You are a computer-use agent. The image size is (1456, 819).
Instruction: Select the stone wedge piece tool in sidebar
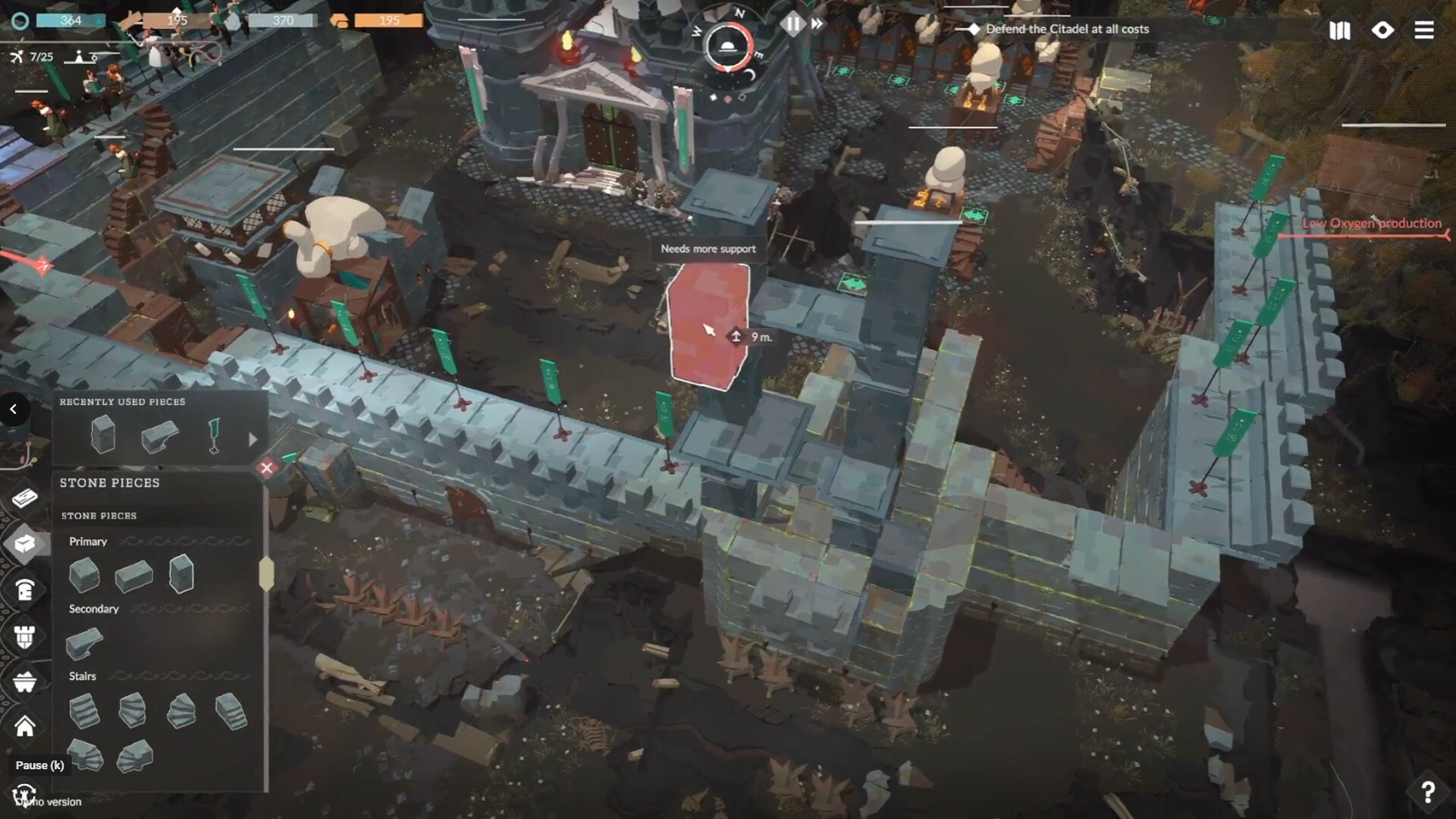pyautogui.click(x=84, y=642)
